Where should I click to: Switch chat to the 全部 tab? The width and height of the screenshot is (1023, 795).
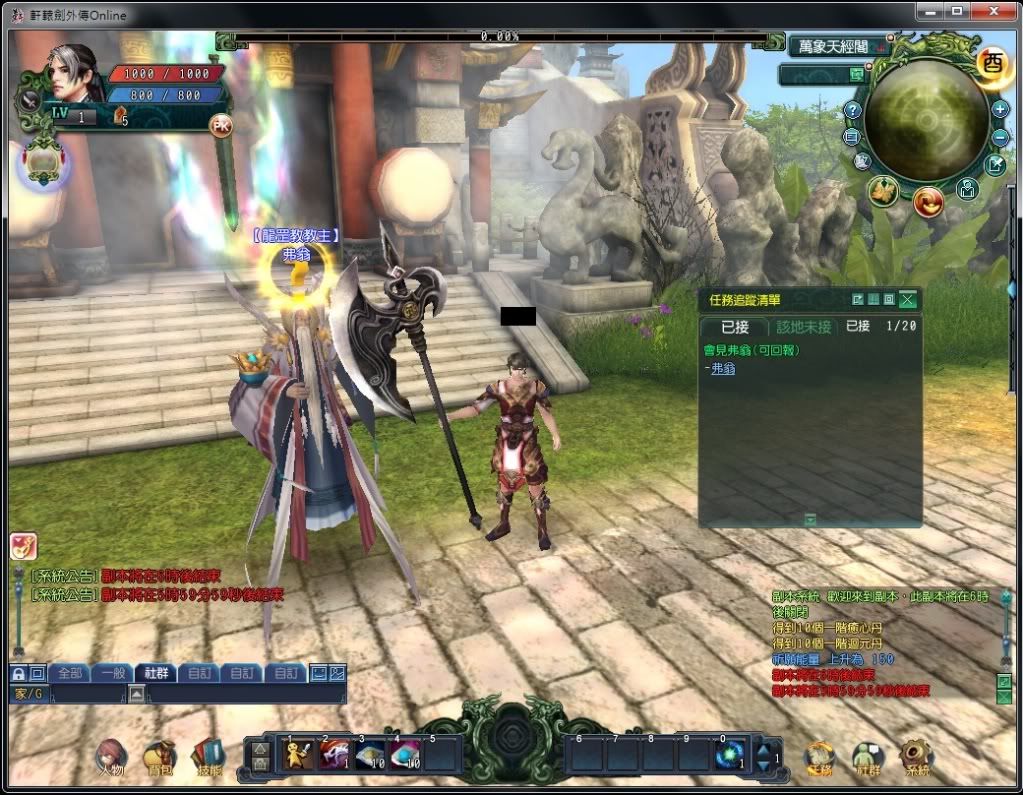coord(70,673)
